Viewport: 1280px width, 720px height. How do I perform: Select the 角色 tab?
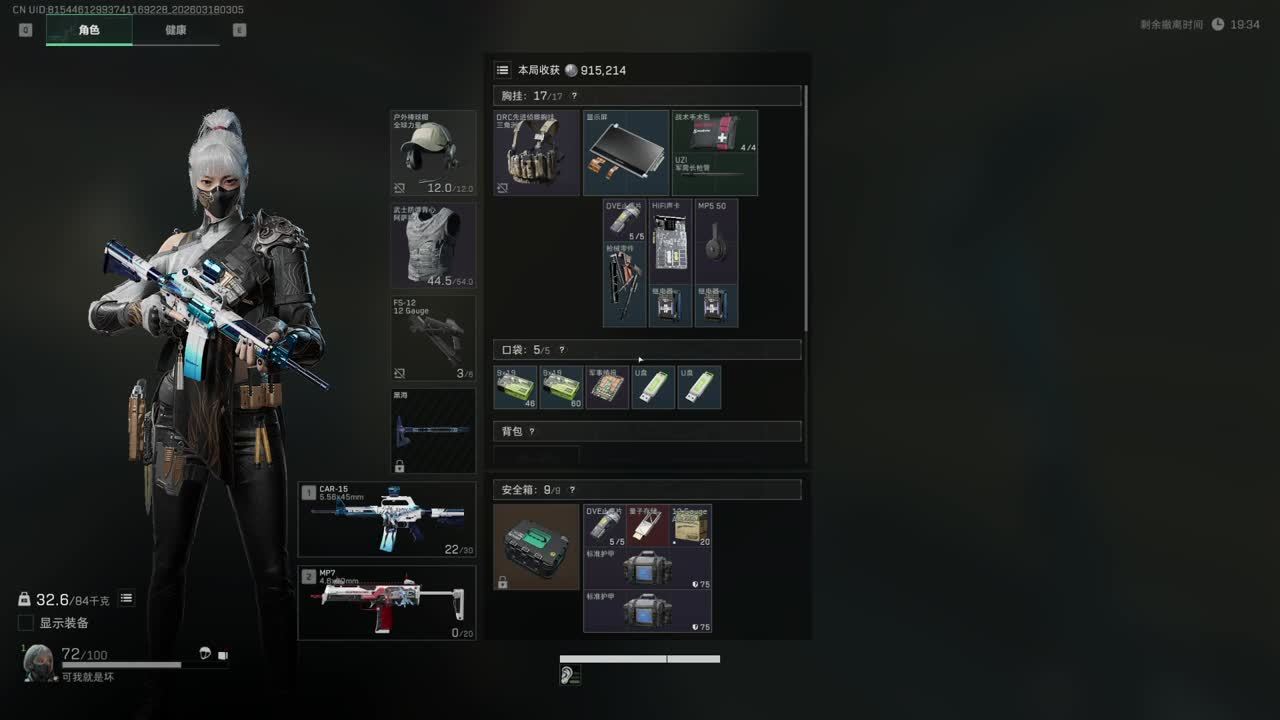tap(89, 30)
